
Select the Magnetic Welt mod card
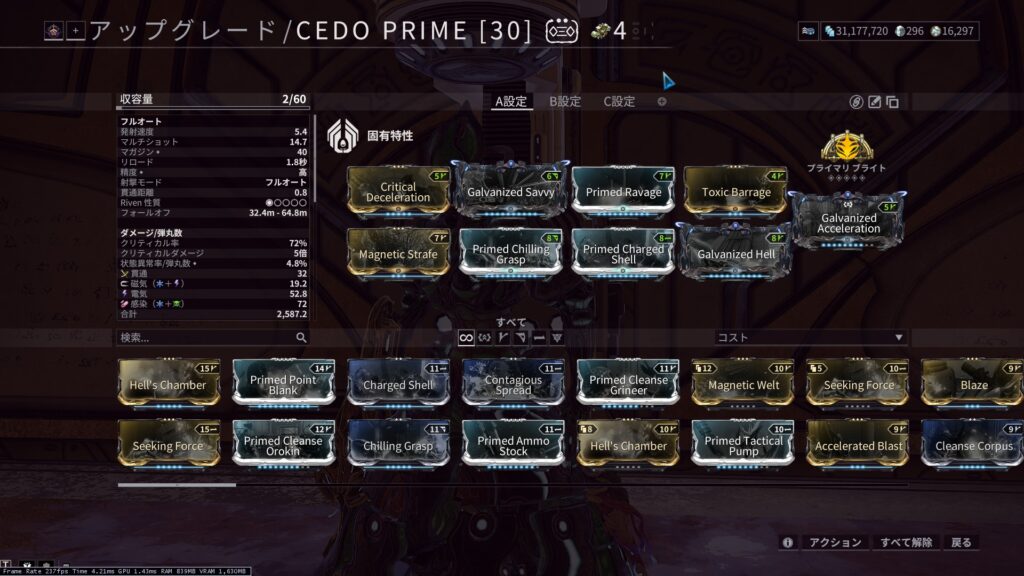[x=743, y=385]
